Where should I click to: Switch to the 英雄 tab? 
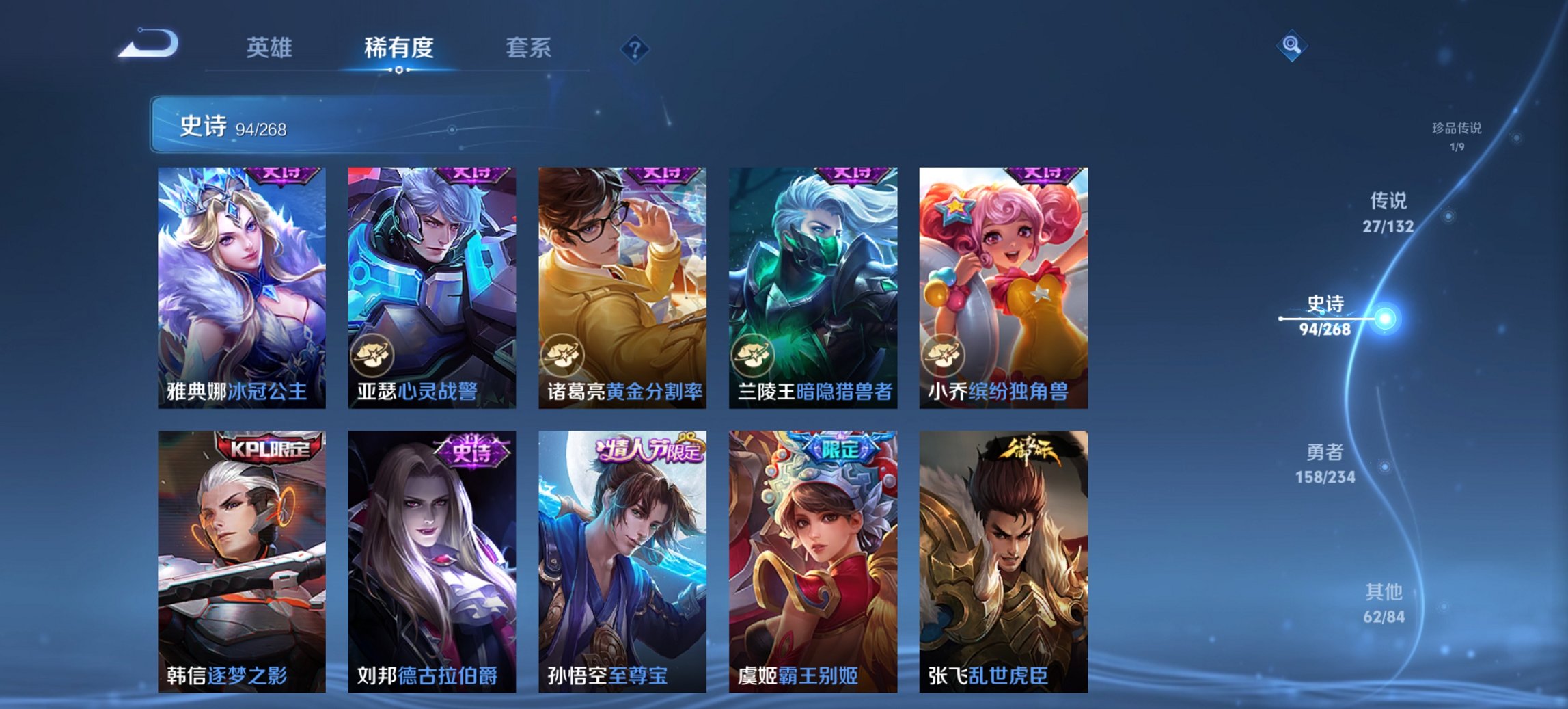(x=271, y=49)
